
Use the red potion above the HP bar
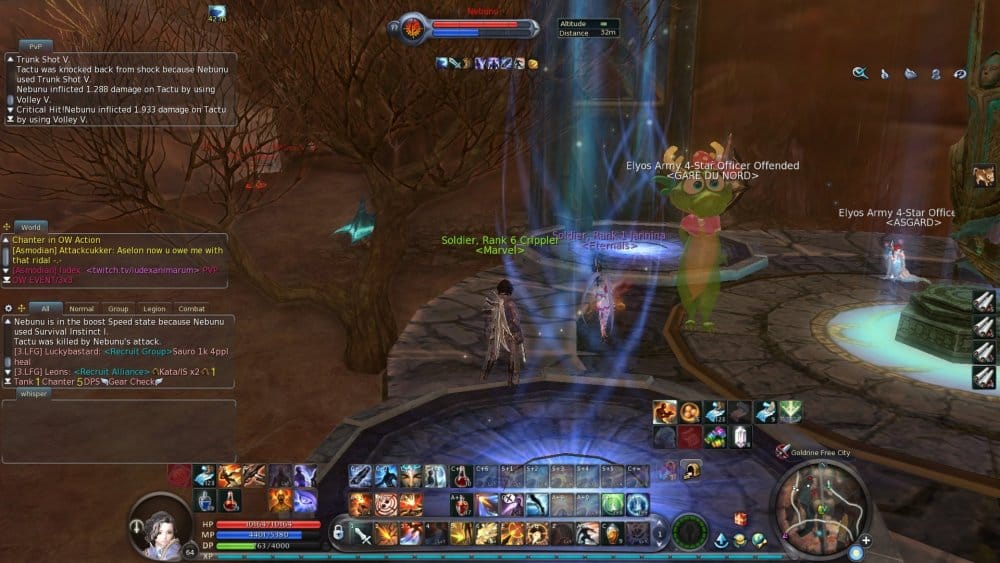pos(230,500)
